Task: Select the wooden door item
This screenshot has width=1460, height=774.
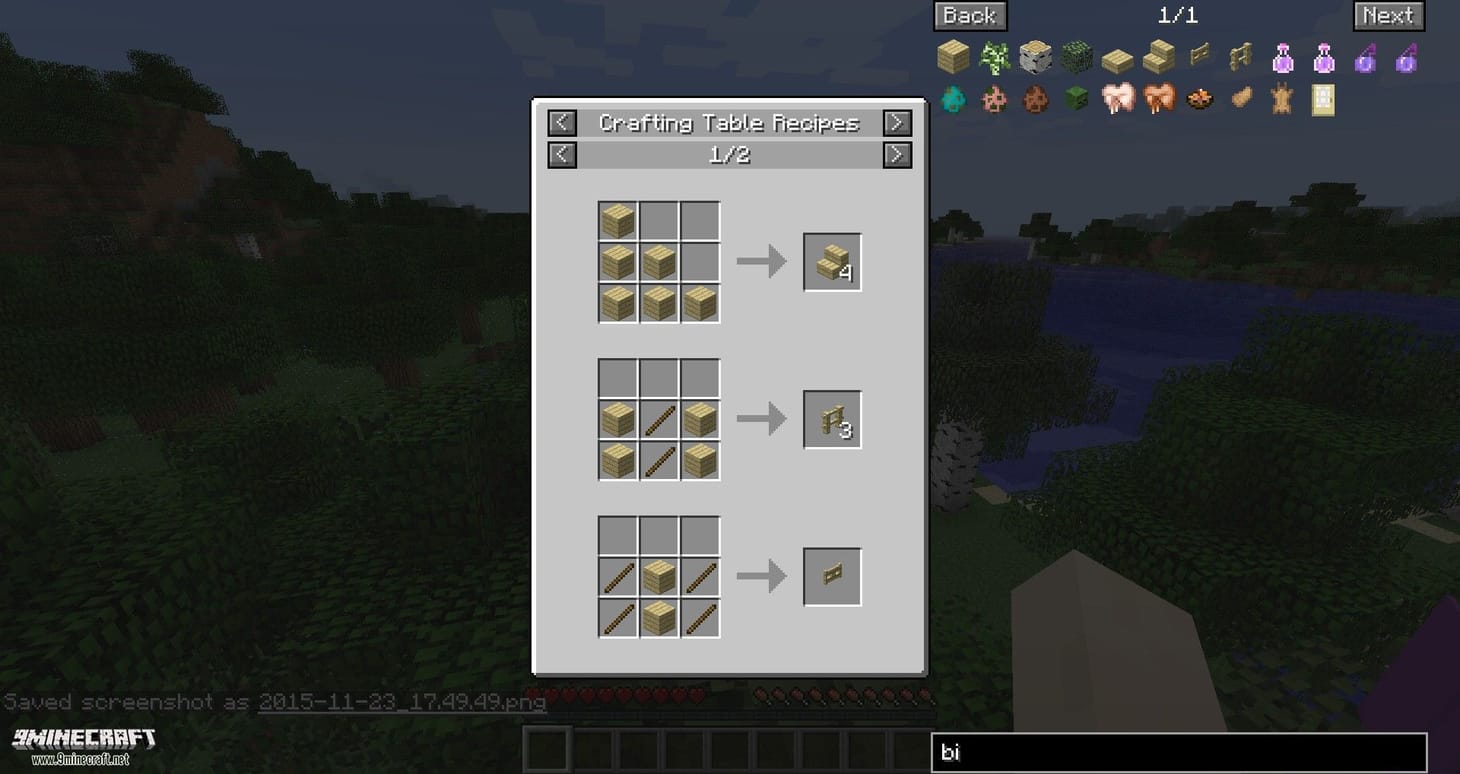Action: point(1322,98)
